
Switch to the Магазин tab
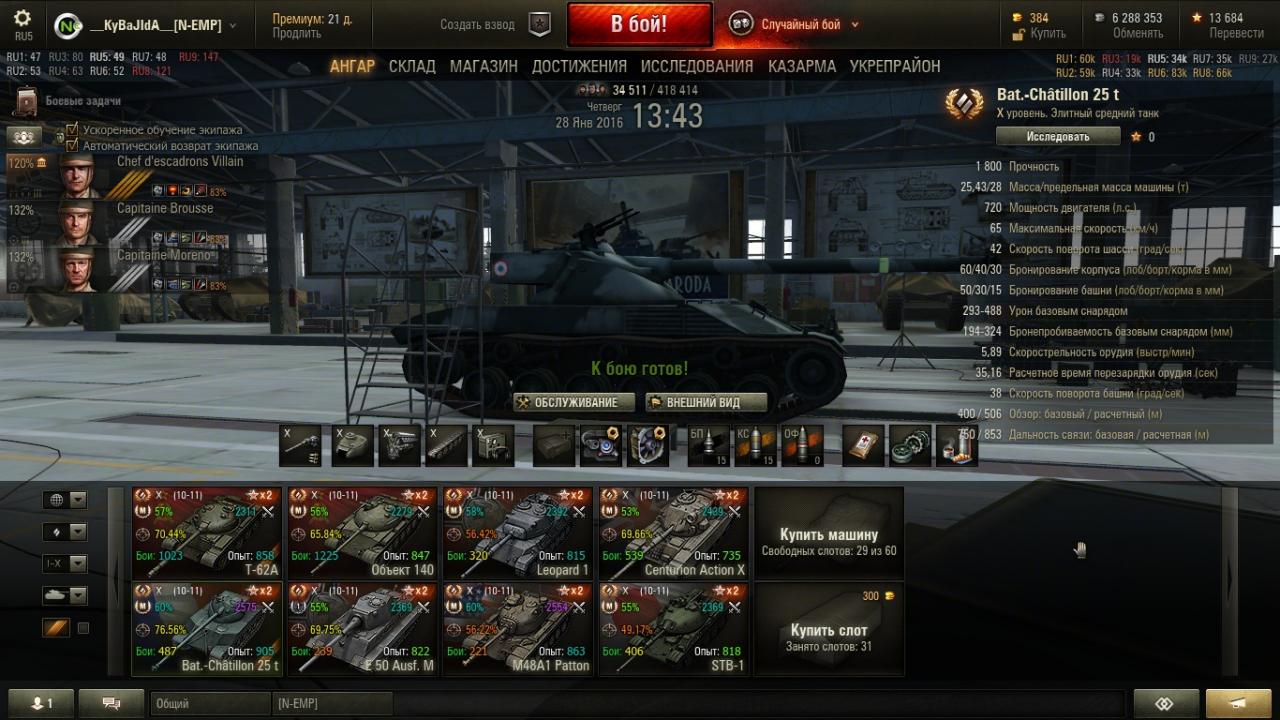(483, 66)
